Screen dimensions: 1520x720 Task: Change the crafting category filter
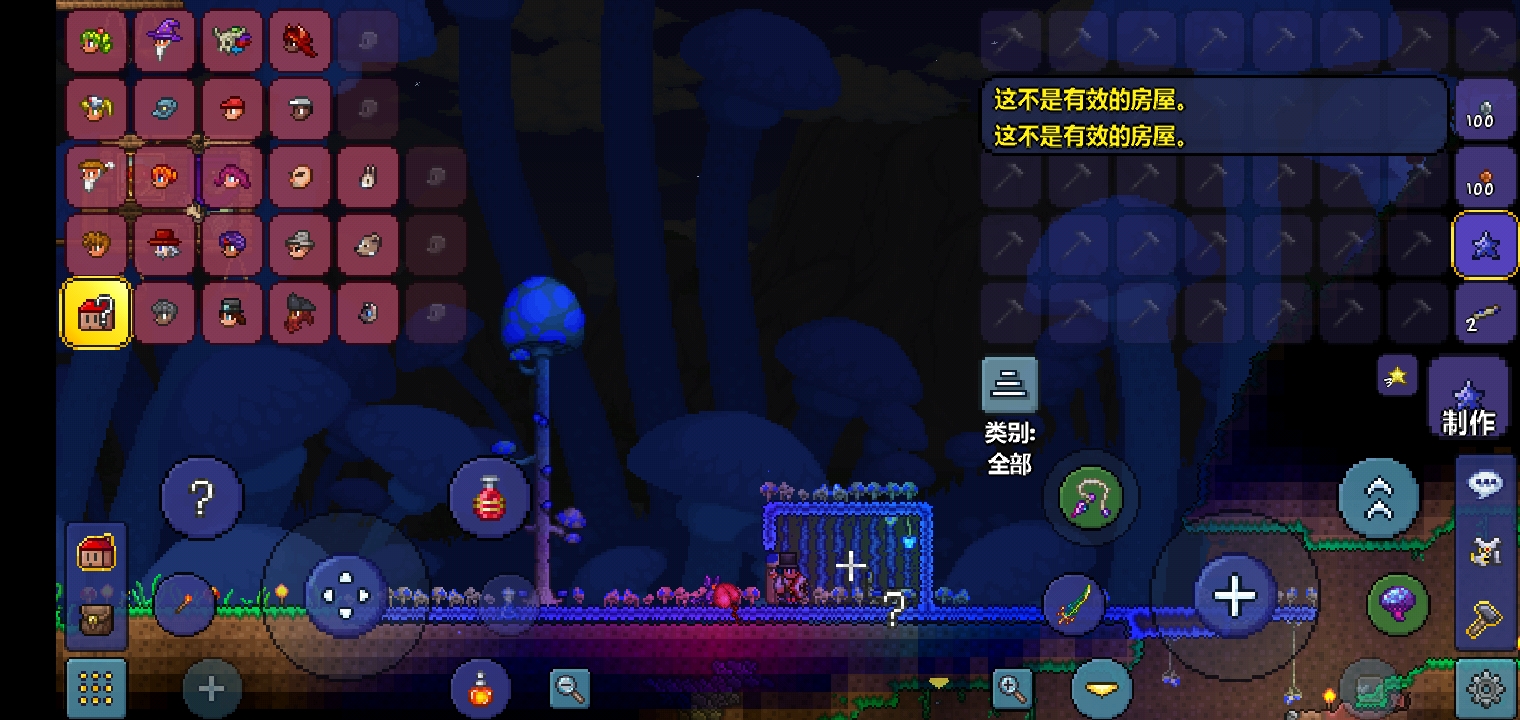[1009, 385]
